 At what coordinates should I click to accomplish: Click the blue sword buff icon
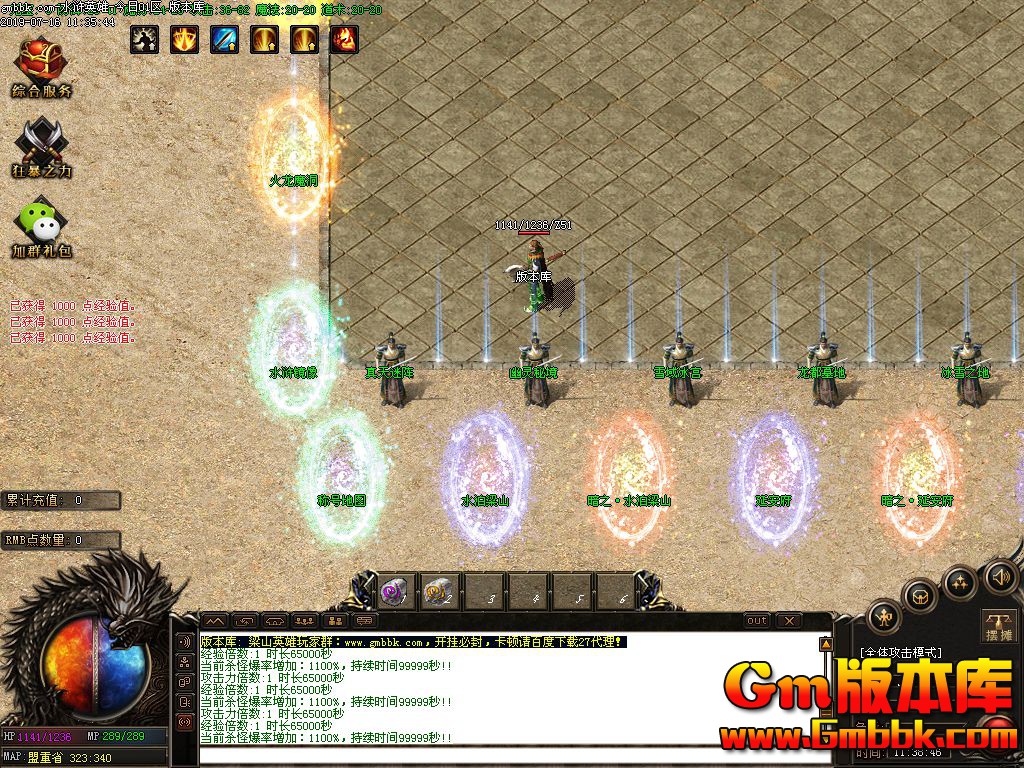pyautogui.click(x=224, y=39)
